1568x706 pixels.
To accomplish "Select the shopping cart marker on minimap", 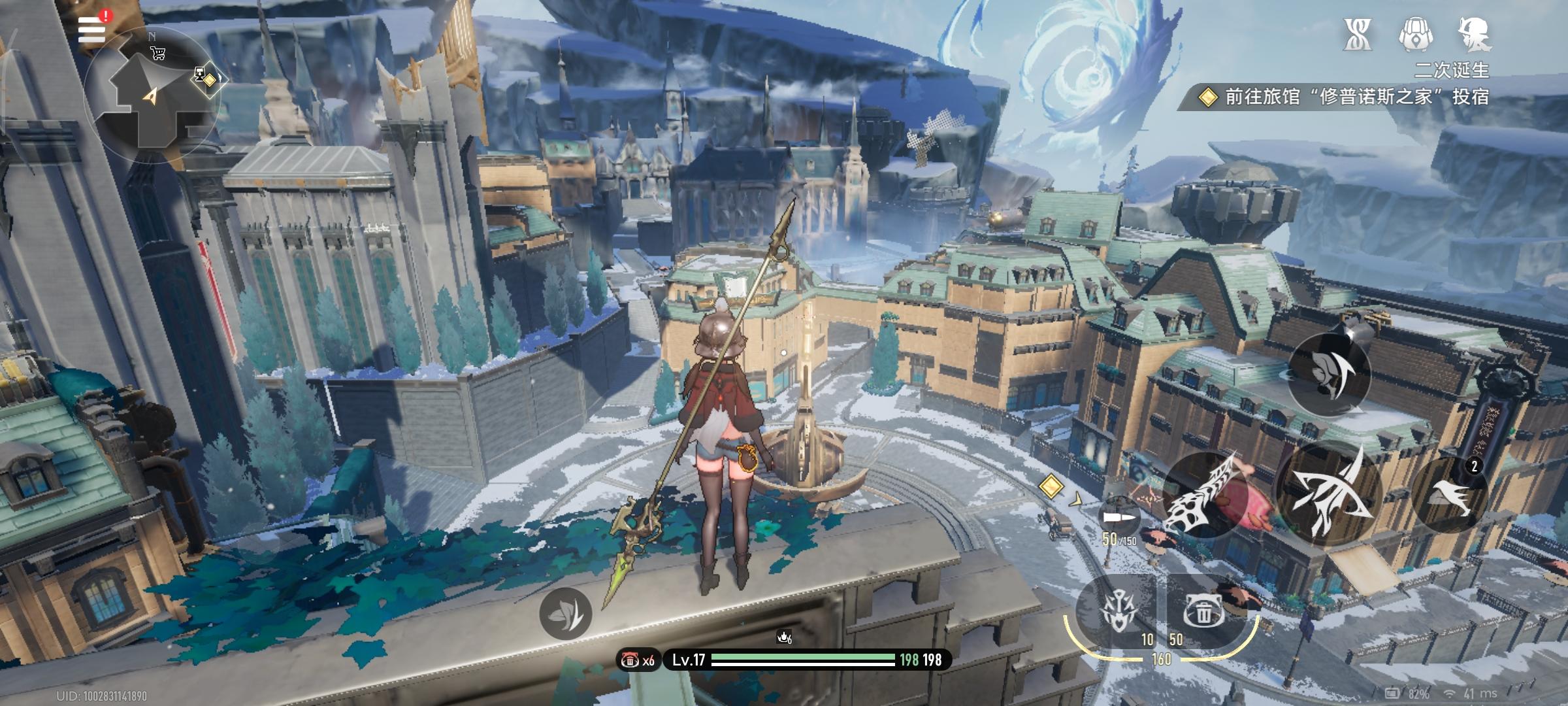I will click(x=157, y=54).
